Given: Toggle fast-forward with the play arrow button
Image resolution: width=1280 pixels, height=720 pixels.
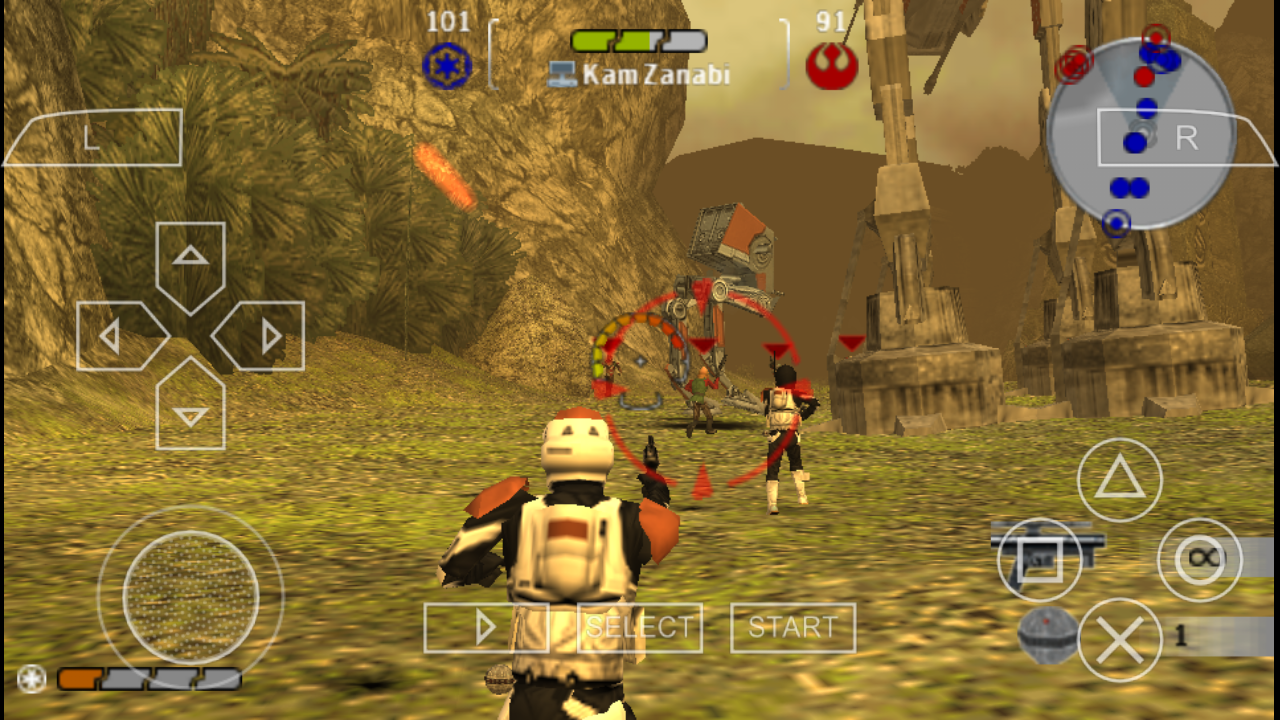Looking at the screenshot, I should [486, 627].
